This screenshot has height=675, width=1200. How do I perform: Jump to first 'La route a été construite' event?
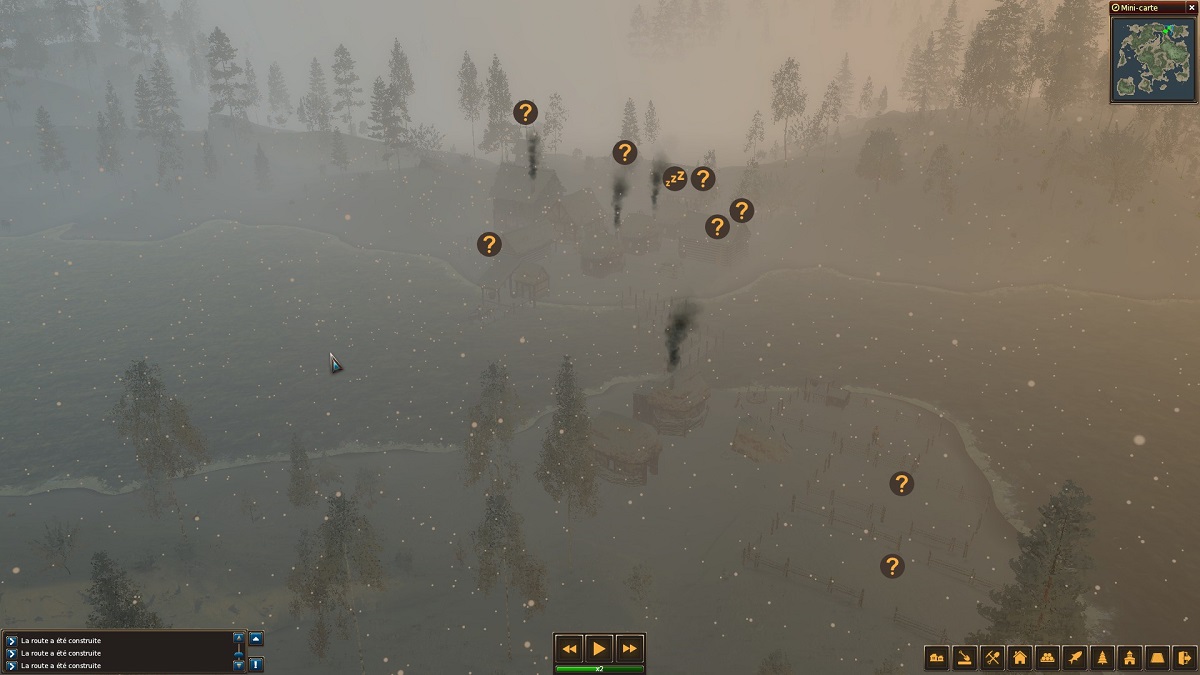pos(11,640)
